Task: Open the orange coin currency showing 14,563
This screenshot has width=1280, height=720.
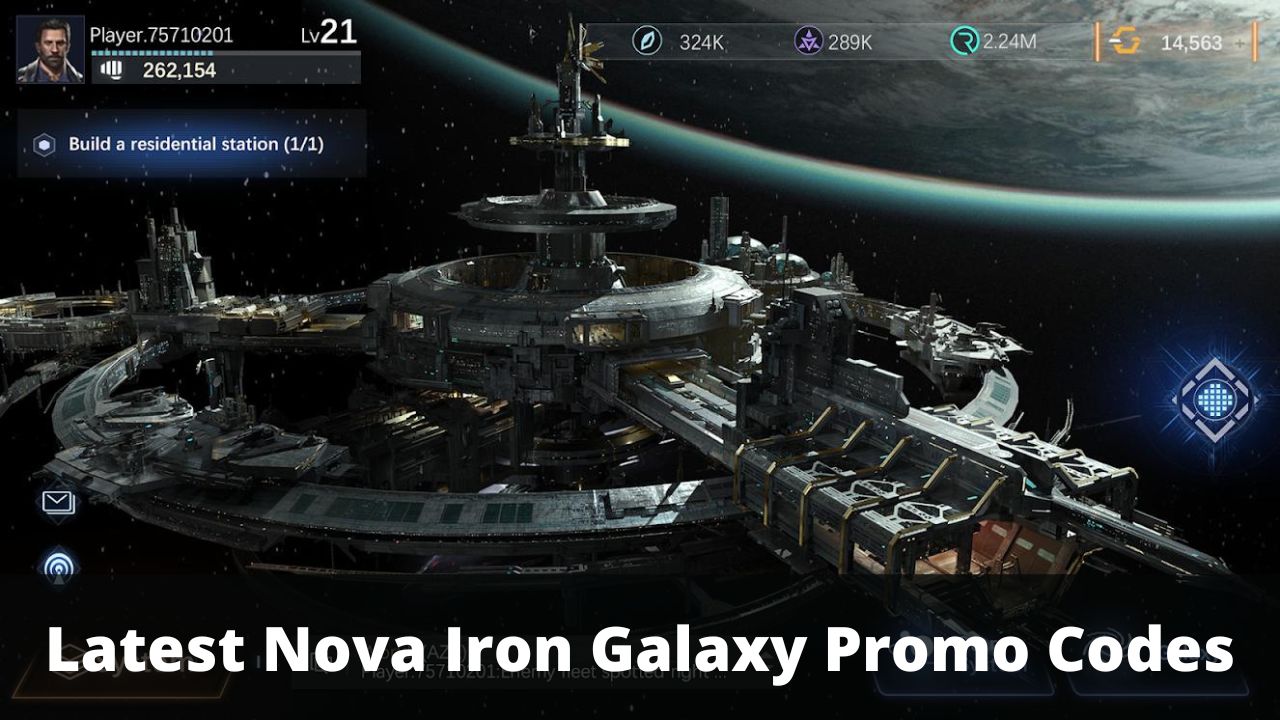Action: pyautogui.click(x=1120, y=43)
